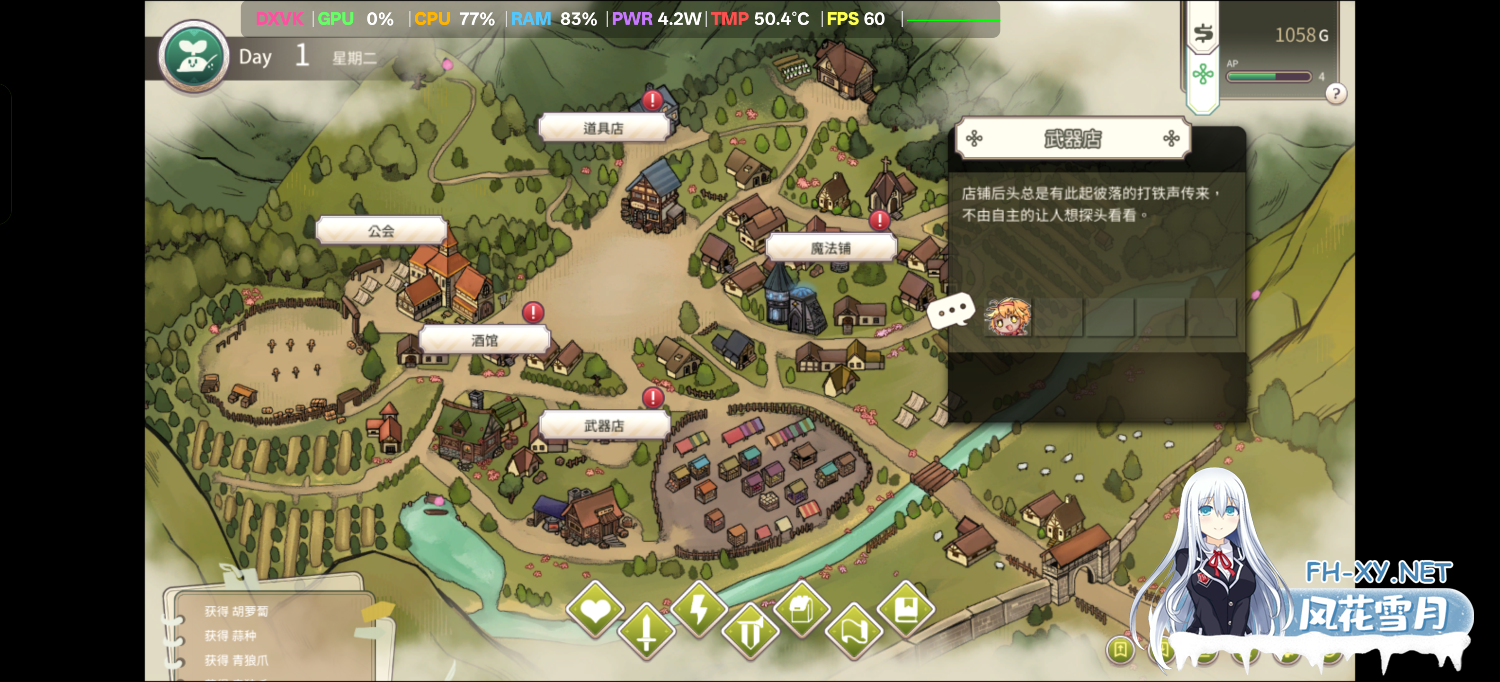The width and height of the screenshot is (1500, 682).
Task: Select the 道具店 item shop label
Action: [604, 128]
